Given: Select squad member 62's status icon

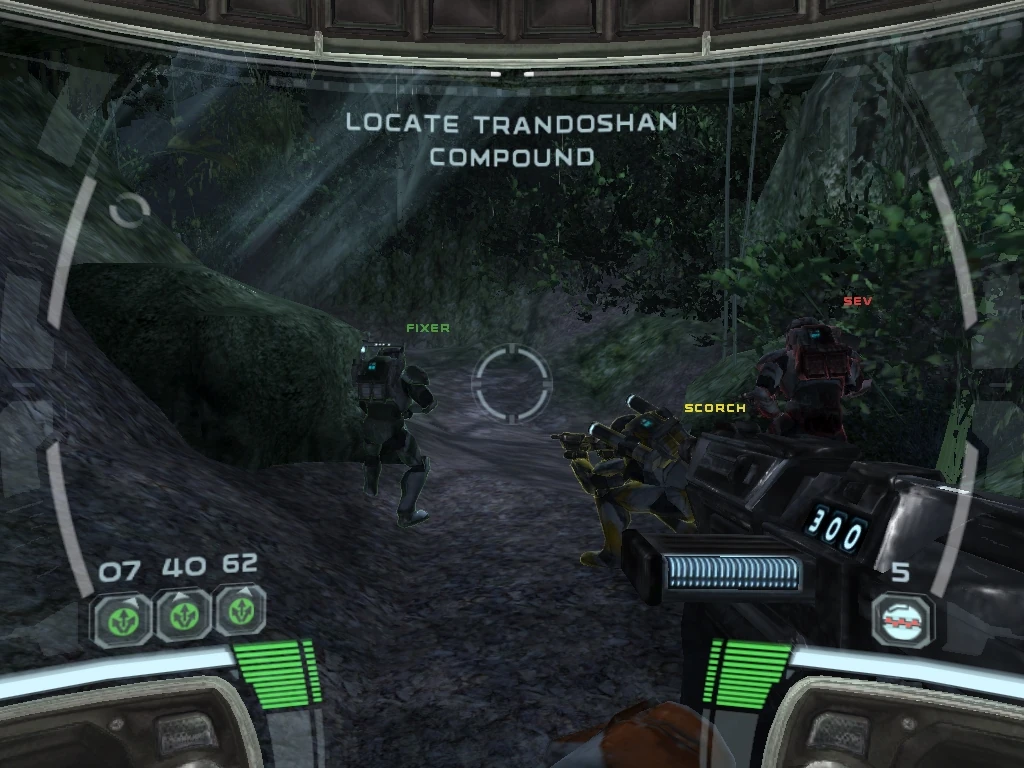Looking at the screenshot, I should pos(240,611).
